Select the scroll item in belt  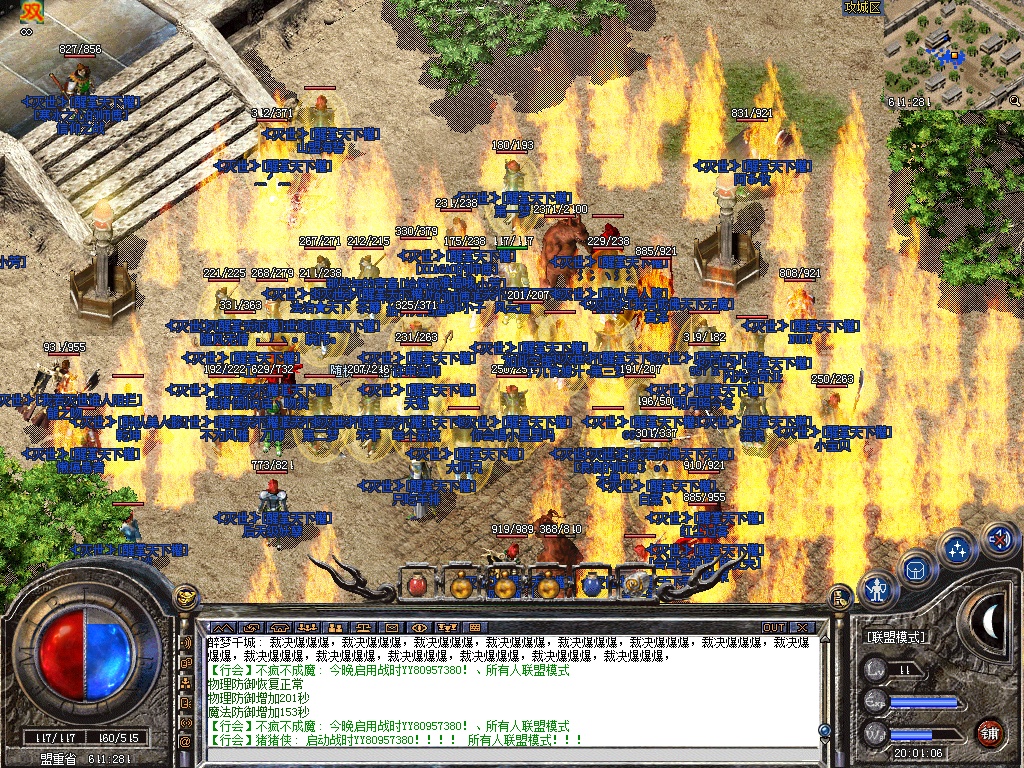click(x=634, y=584)
